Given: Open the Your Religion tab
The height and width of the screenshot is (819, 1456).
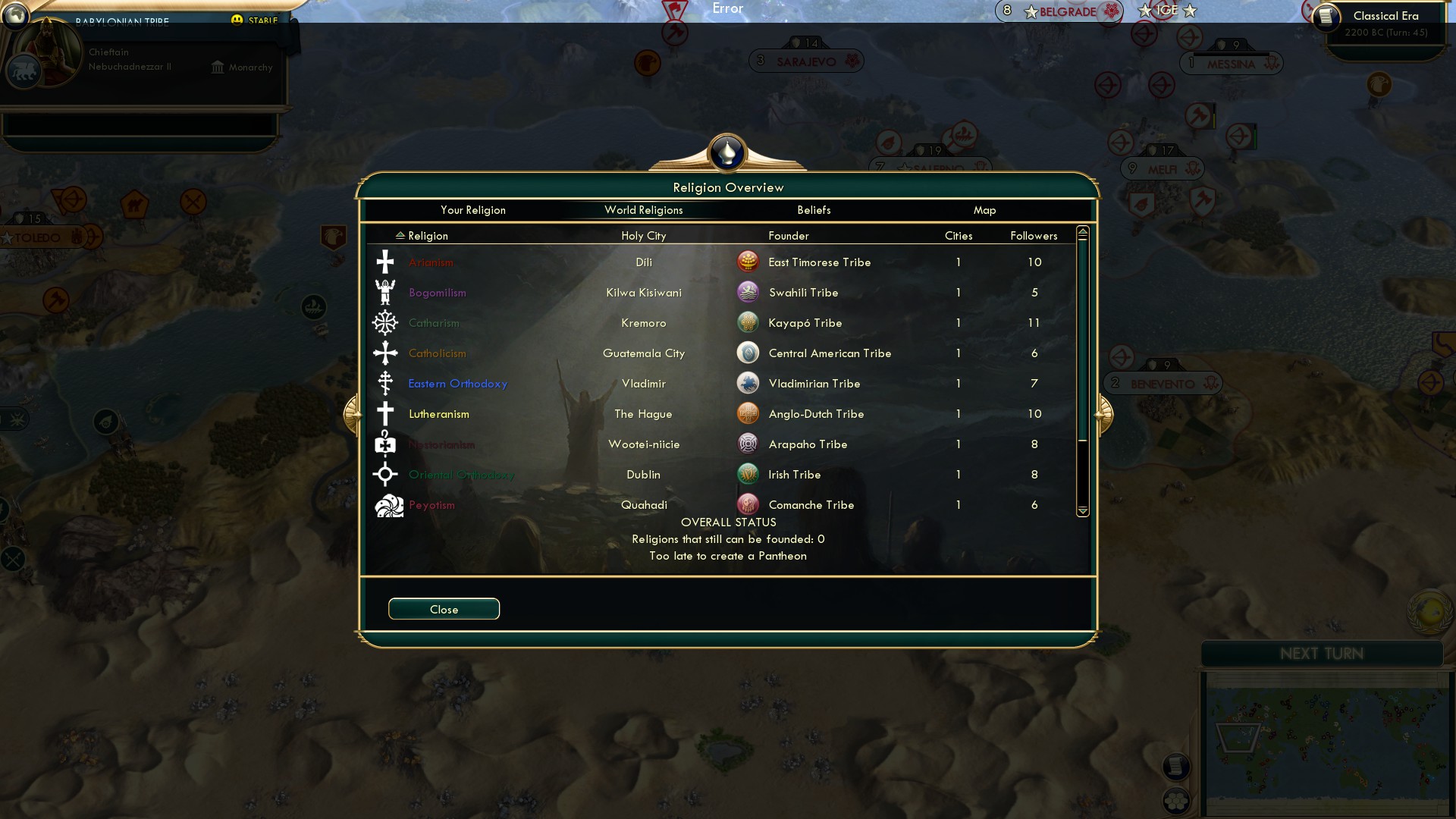Looking at the screenshot, I should pos(473,210).
